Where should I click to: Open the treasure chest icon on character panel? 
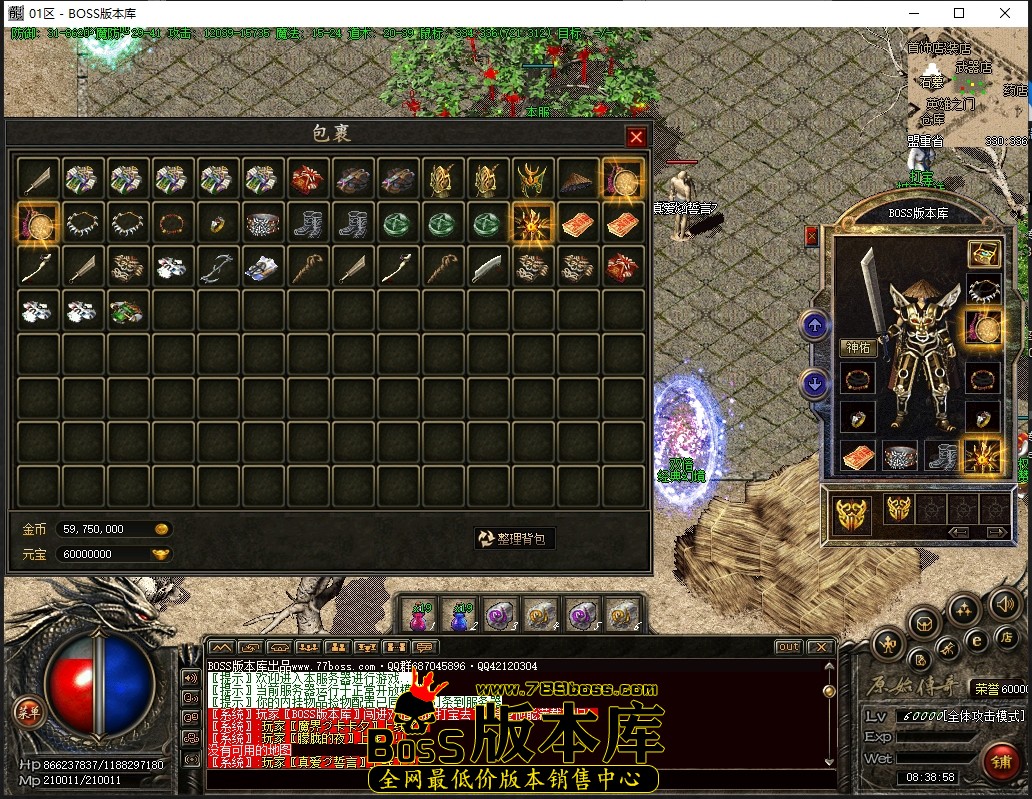point(984,253)
